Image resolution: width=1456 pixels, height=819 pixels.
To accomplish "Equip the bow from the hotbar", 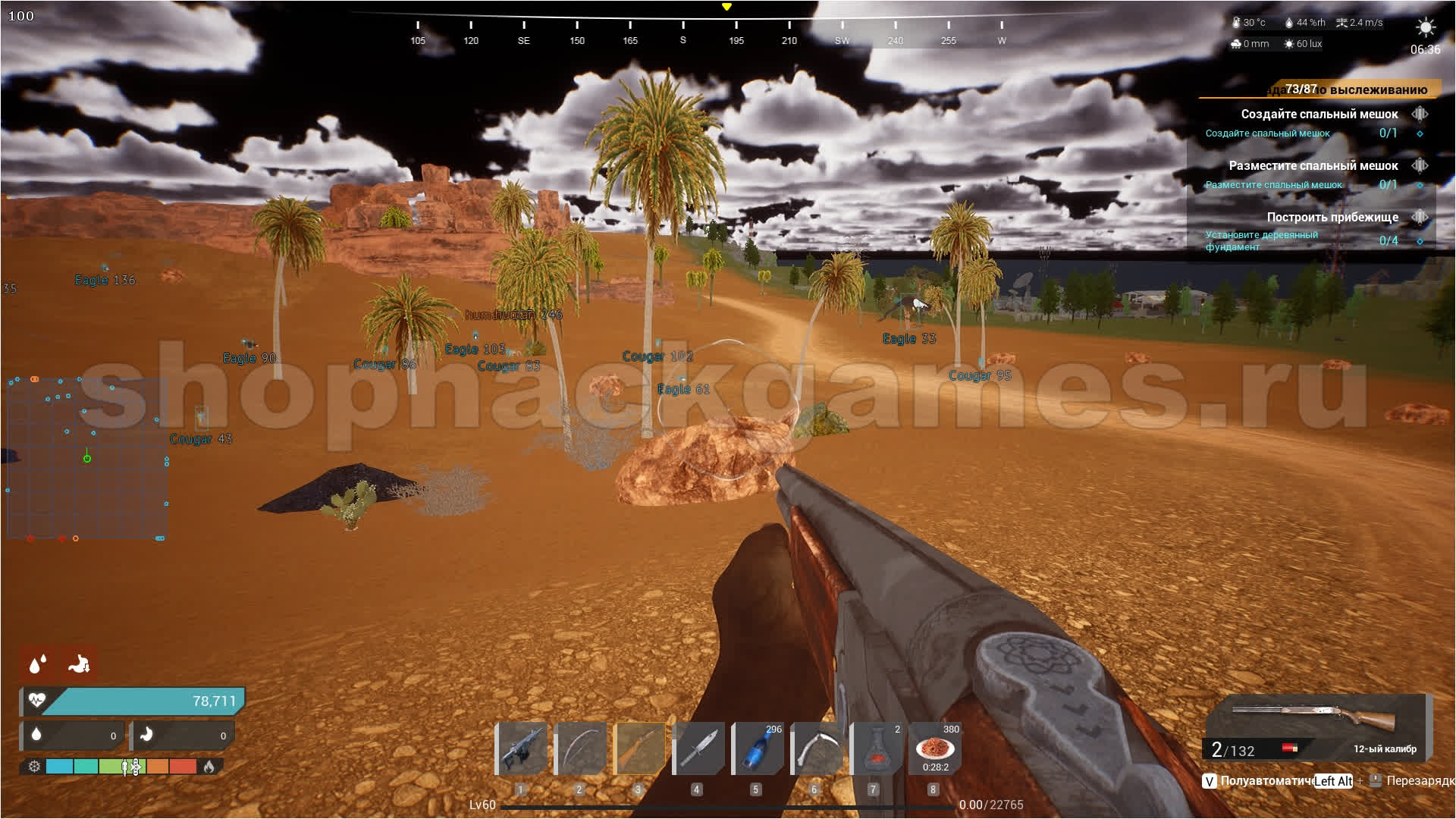I will [580, 748].
